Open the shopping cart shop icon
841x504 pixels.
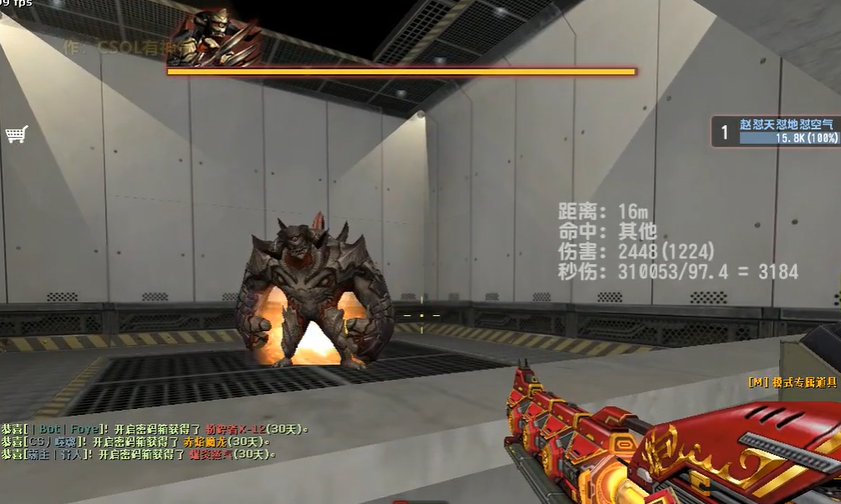[16, 134]
